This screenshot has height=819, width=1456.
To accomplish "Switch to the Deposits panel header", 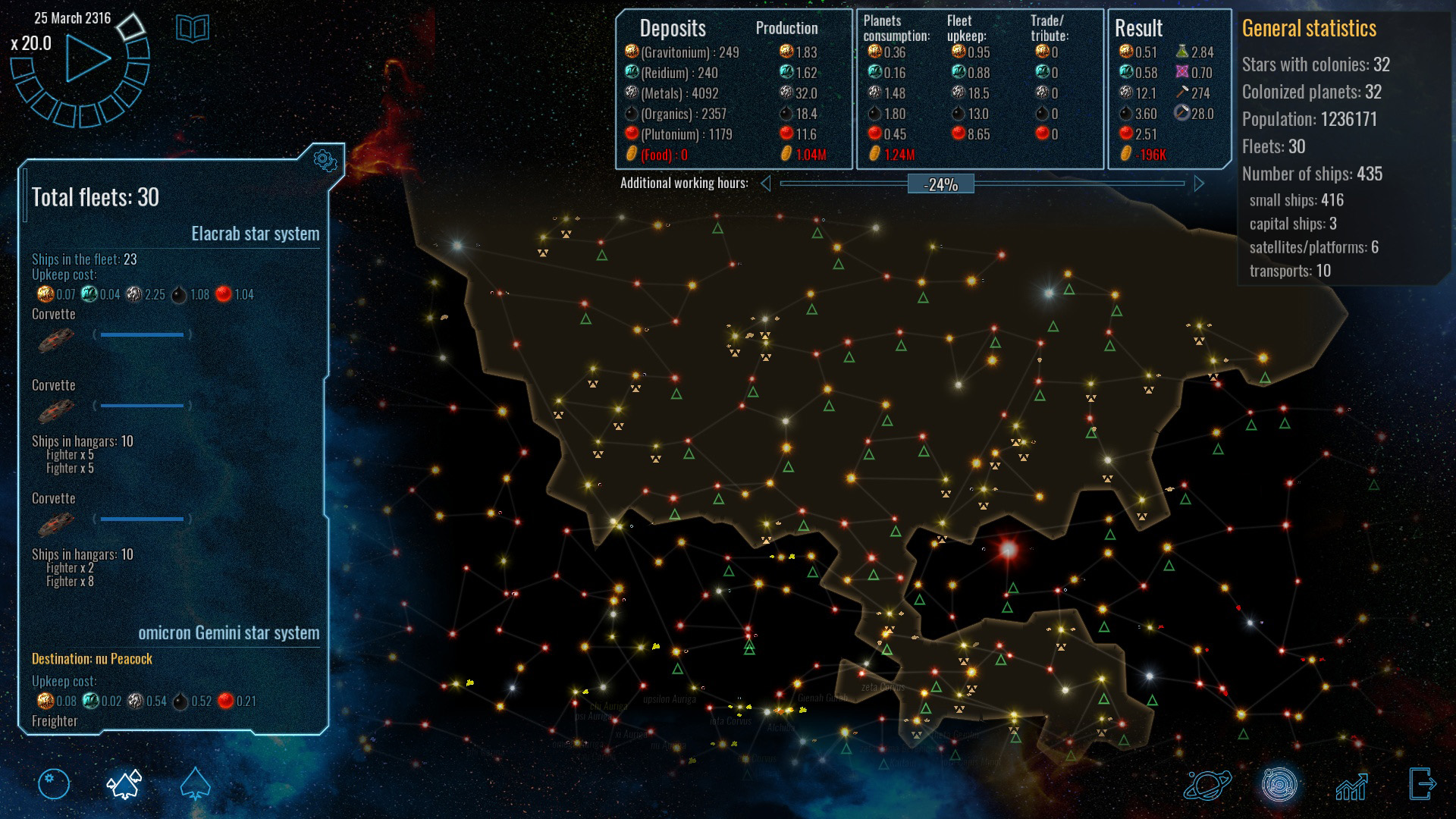I will [x=673, y=28].
